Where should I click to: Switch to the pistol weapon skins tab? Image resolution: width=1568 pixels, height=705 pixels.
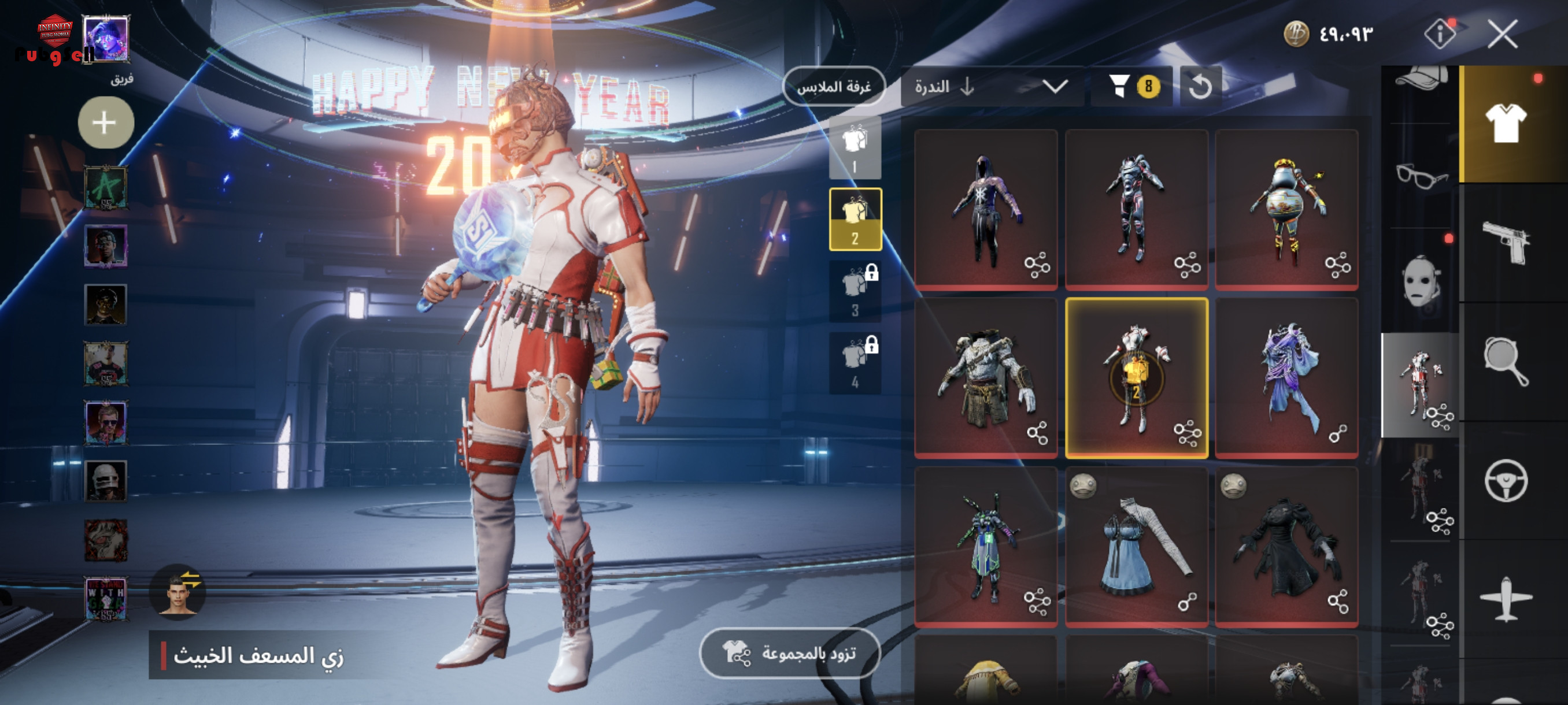[x=1506, y=243]
